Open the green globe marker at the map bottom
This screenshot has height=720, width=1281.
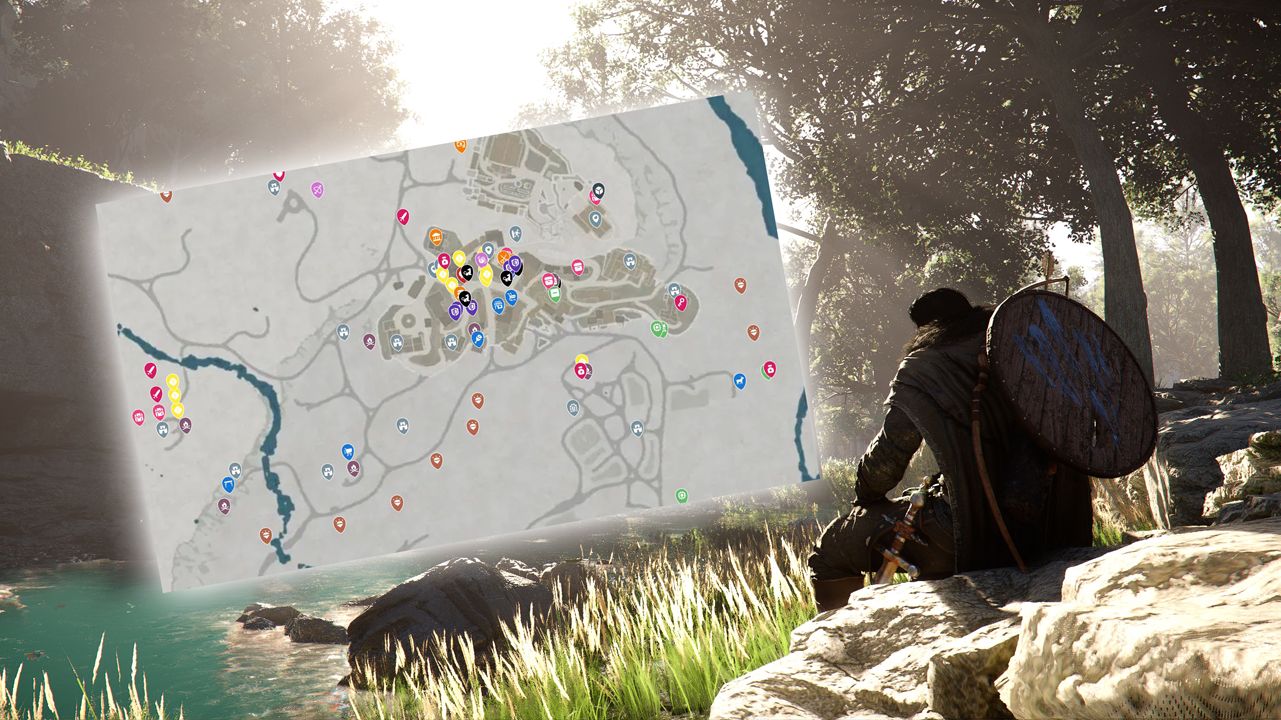coord(682,495)
